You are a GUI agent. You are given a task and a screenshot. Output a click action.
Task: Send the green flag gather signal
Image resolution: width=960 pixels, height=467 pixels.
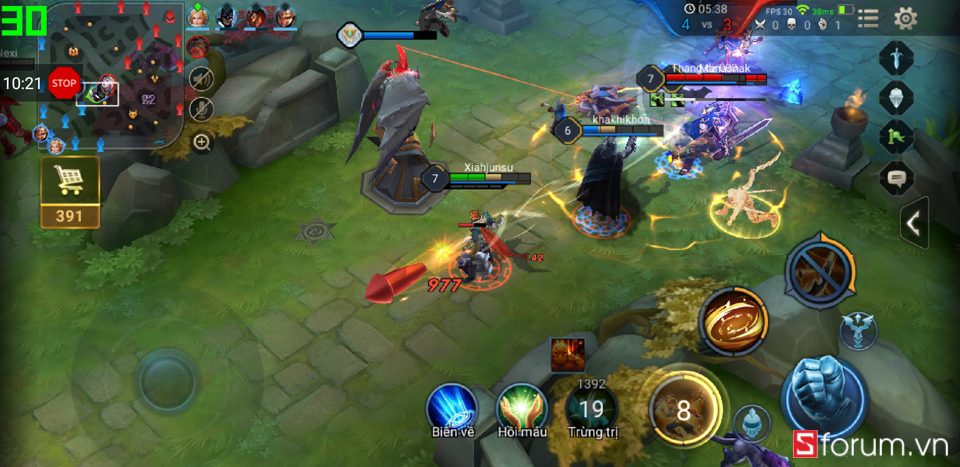coord(896,137)
